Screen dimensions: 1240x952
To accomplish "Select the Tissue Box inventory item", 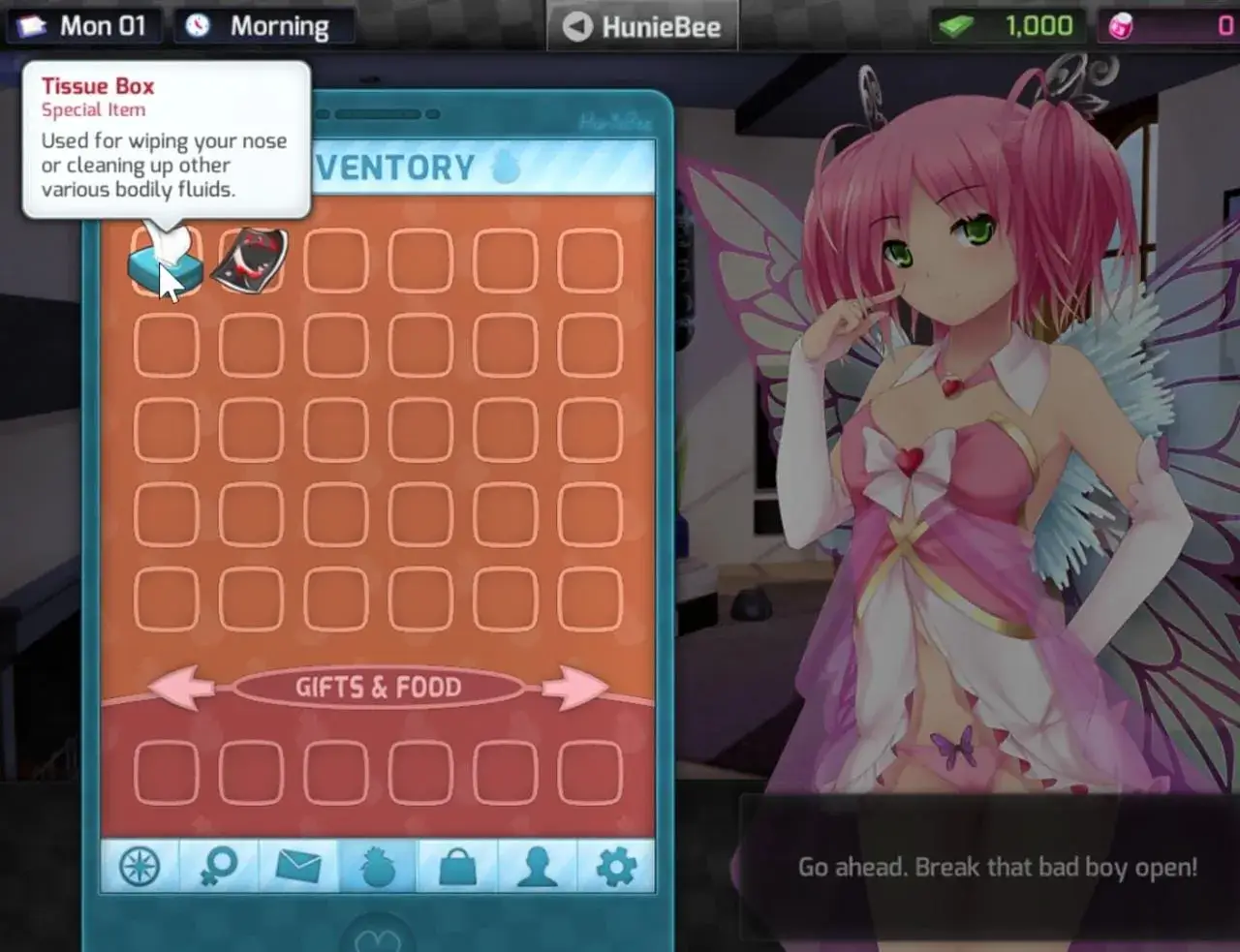I will [165, 260].
